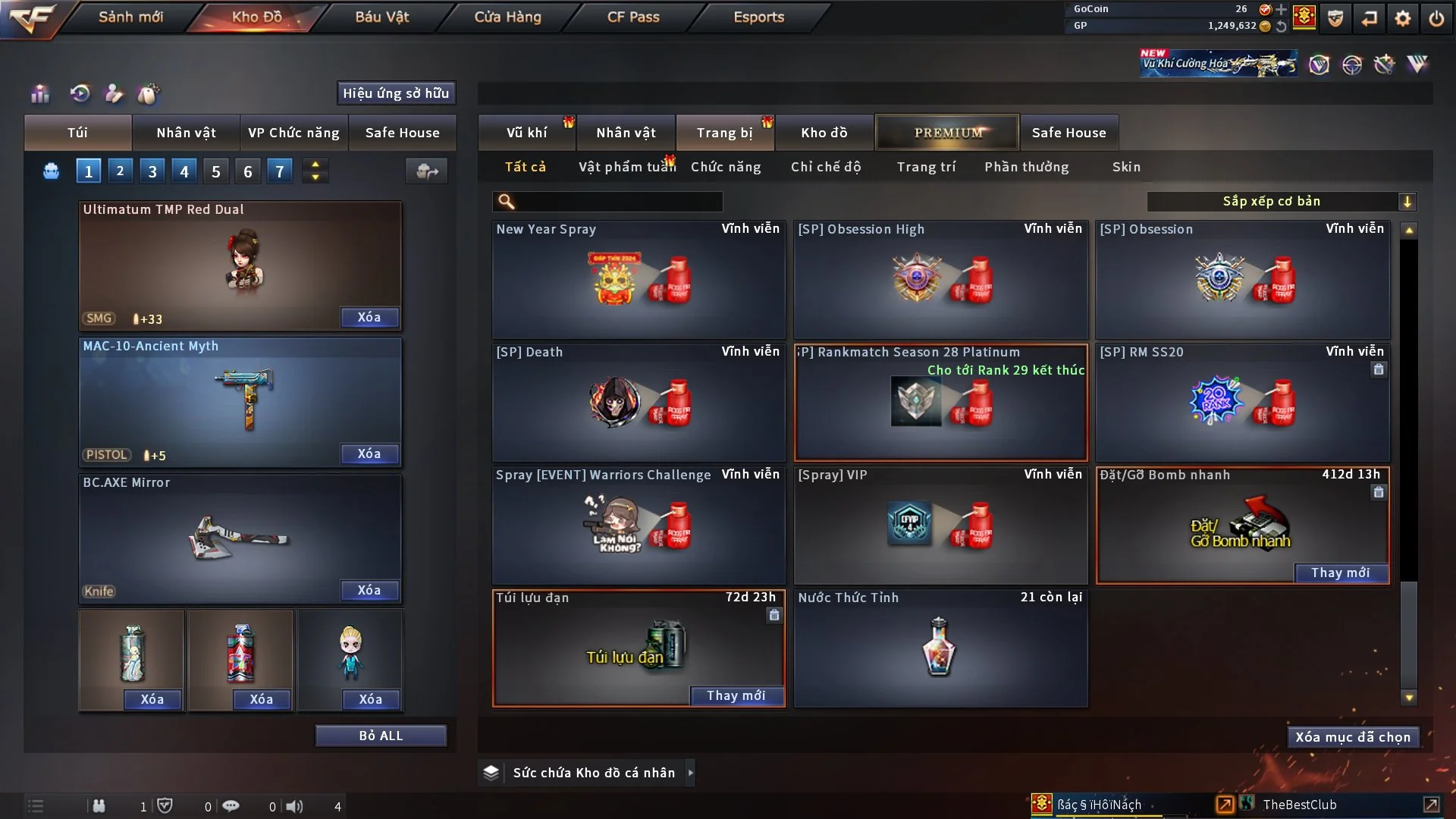Open the game settings gear icon
This screenshot has width=1456, height=819.
coord(1404,17)
